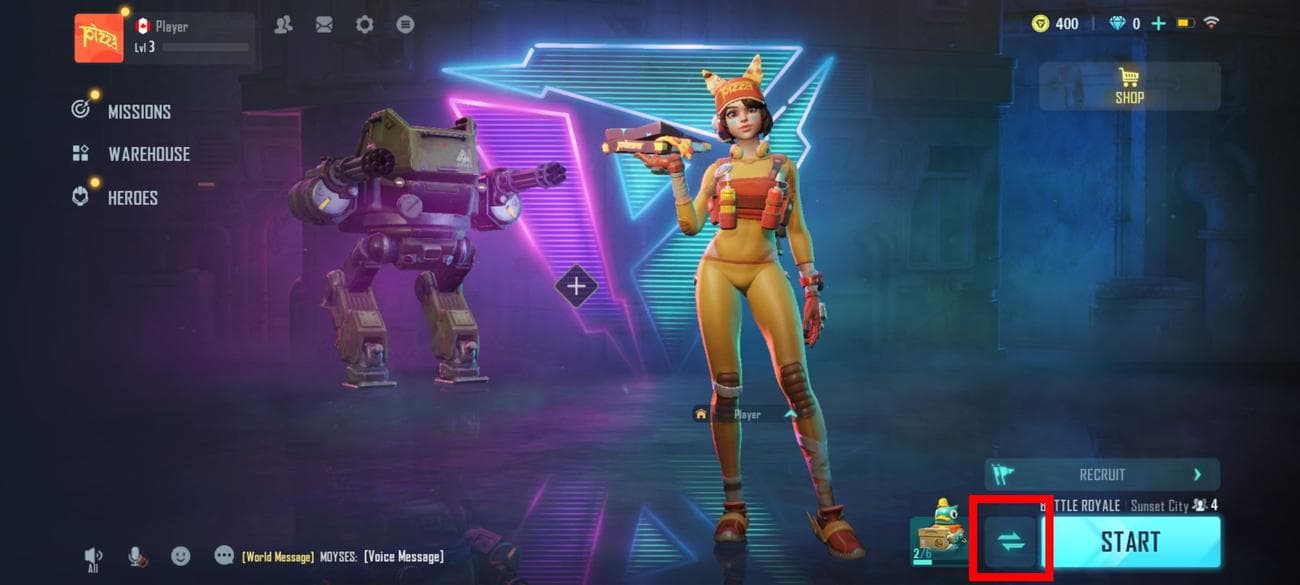1300x585 pixels.
Task: Switch game mode with the swap arrows button
Action: click(1011, 543)
